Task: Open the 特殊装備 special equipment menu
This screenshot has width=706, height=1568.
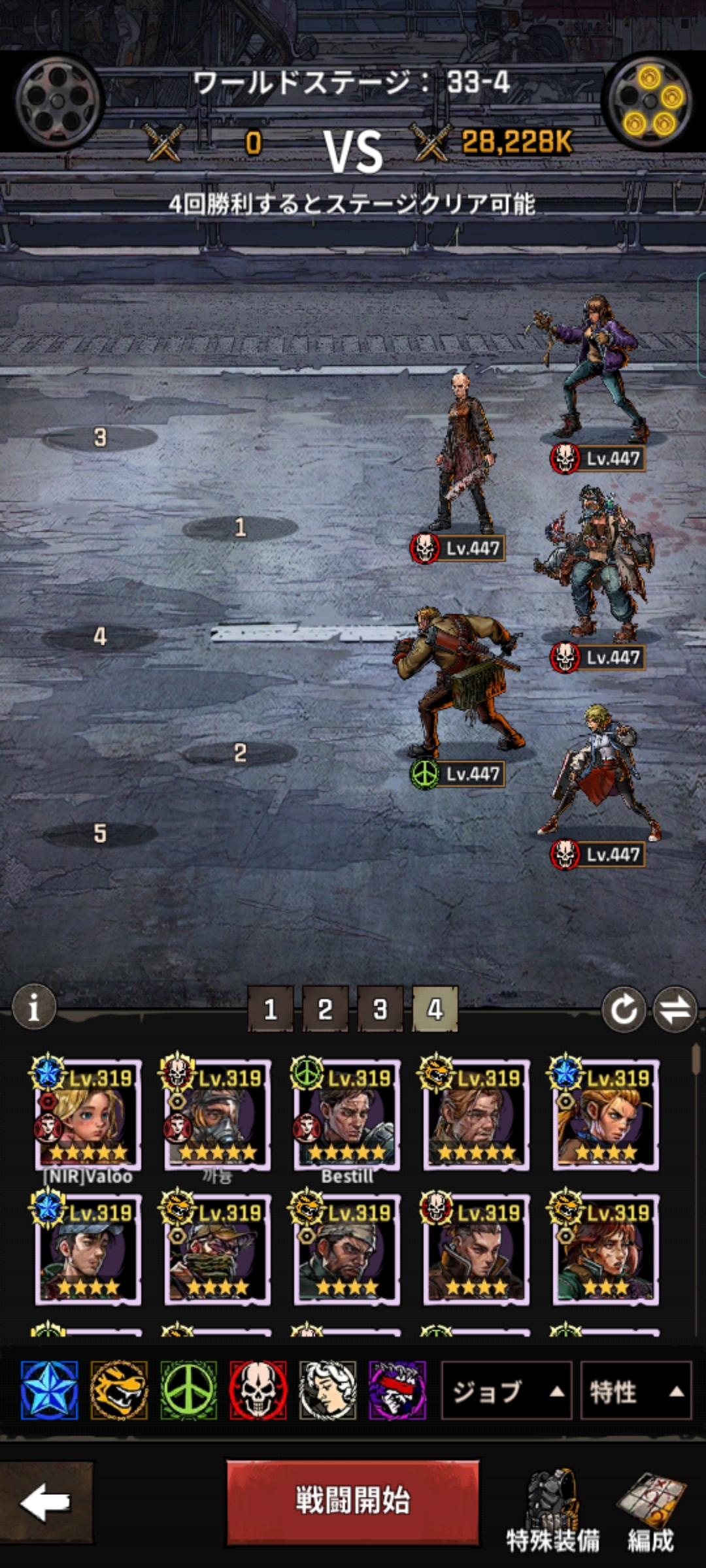Action: (x=552, y=1511)
